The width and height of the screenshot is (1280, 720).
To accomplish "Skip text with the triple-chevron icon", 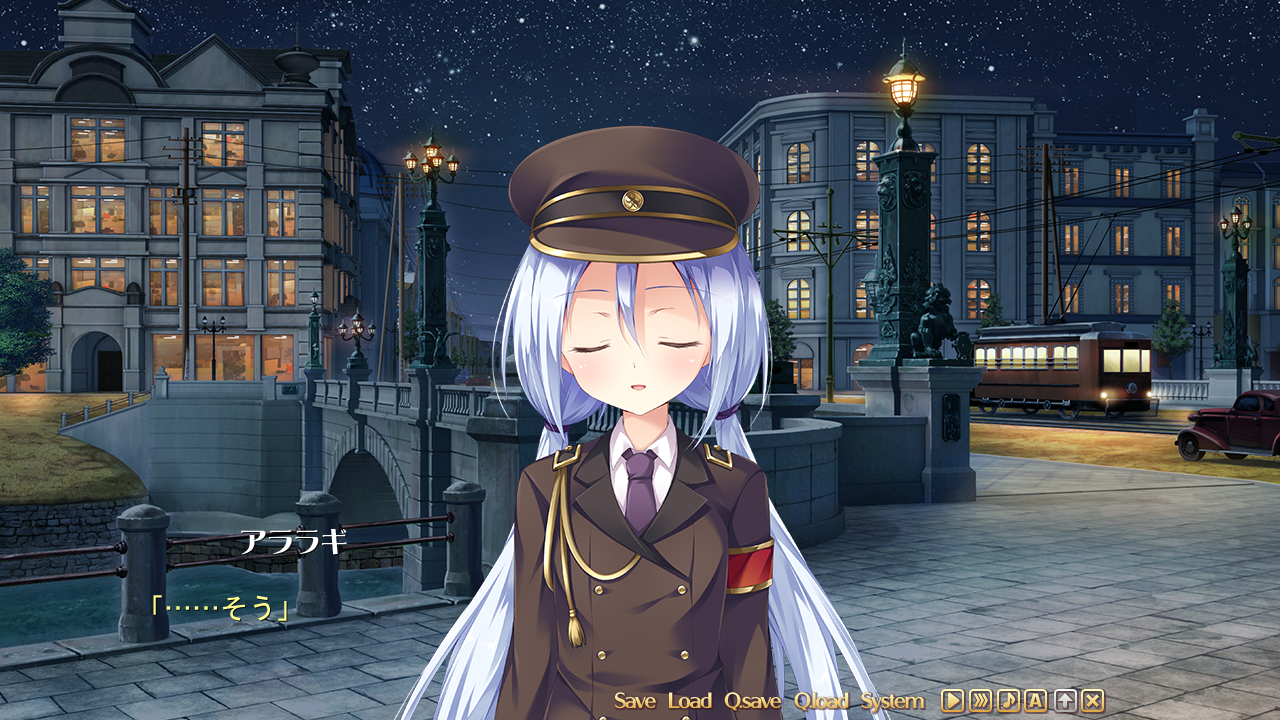I will [x=980, y=701].
